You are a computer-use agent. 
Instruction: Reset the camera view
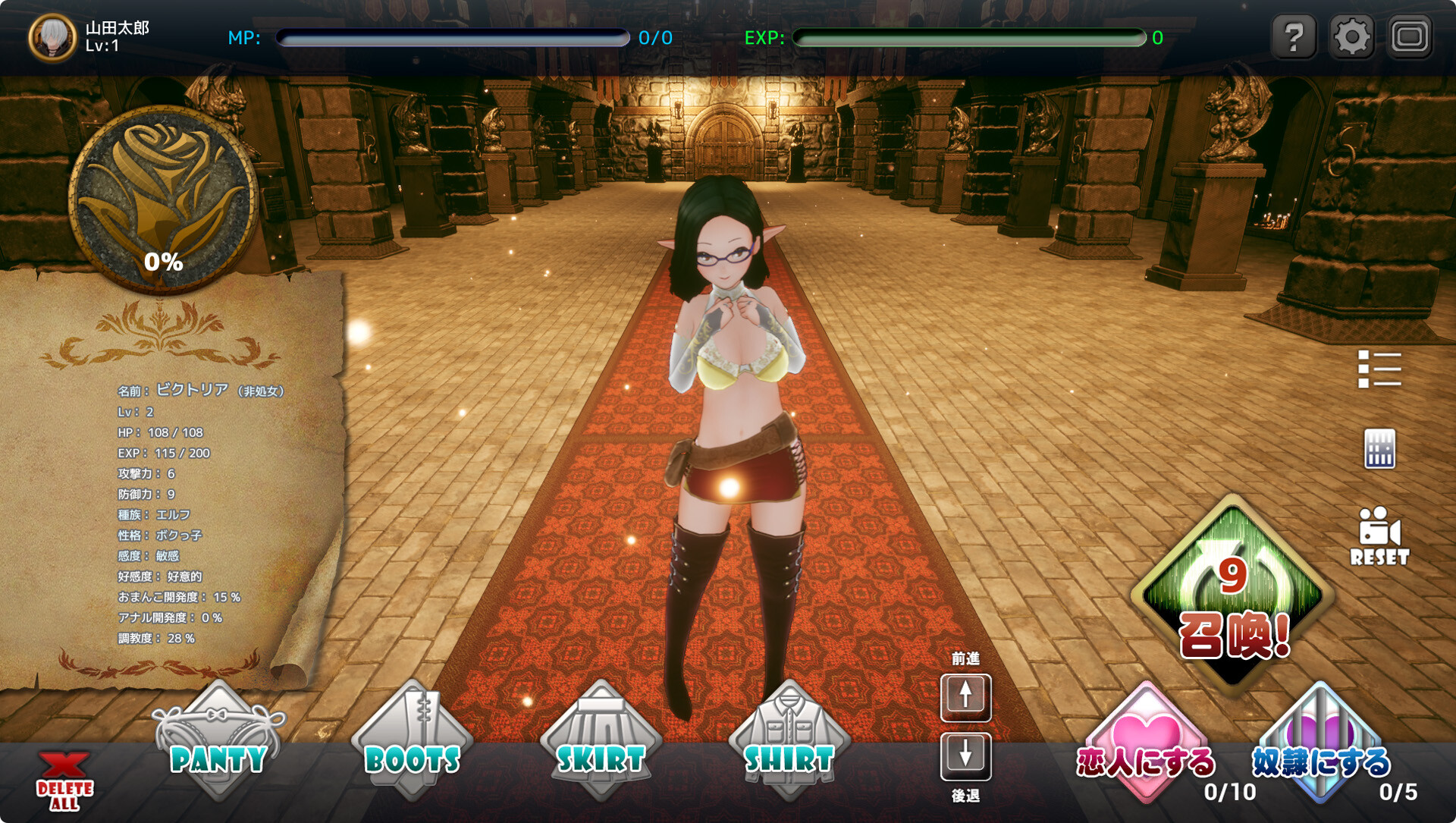1379,536
